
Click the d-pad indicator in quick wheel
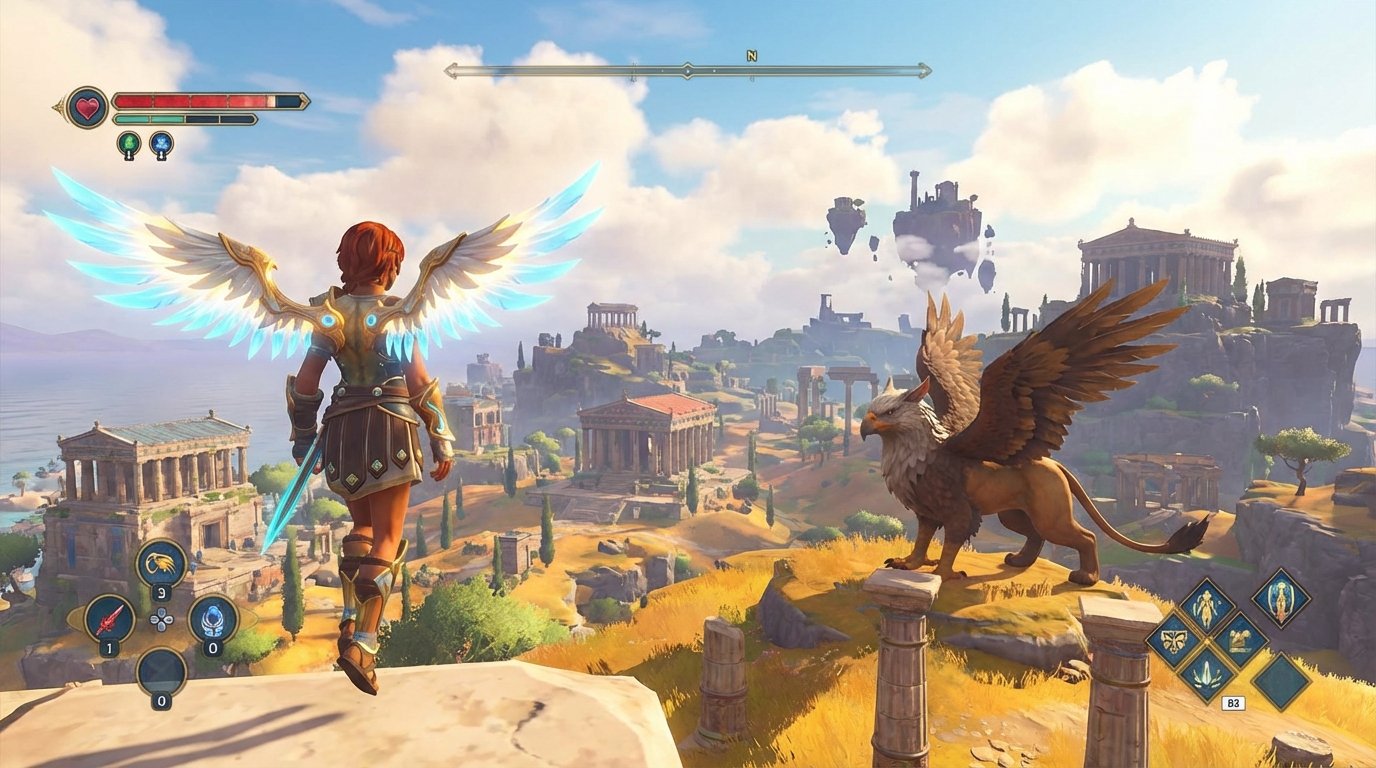coord(161,620)
